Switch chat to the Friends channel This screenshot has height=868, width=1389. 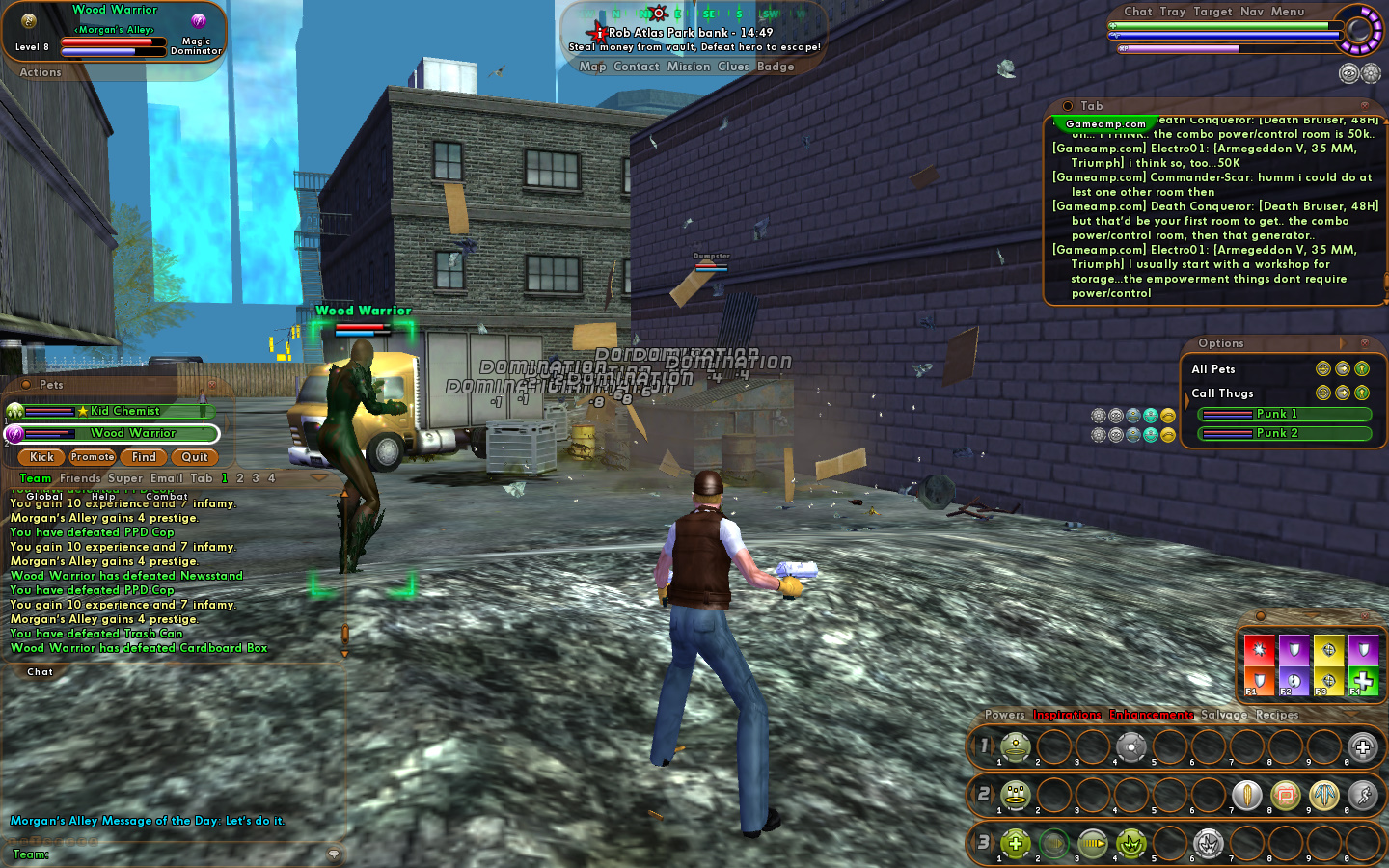point(80,478)
